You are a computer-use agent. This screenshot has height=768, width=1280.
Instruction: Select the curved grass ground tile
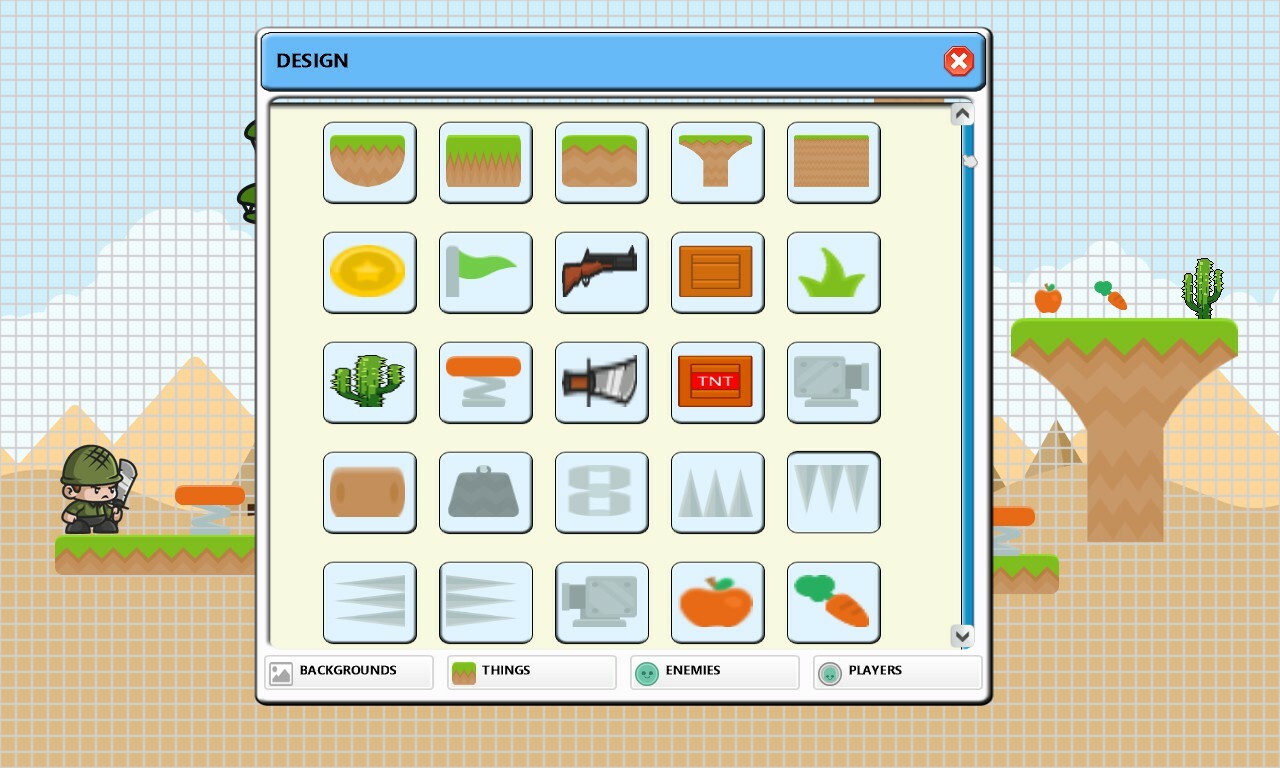pos(369,162)
